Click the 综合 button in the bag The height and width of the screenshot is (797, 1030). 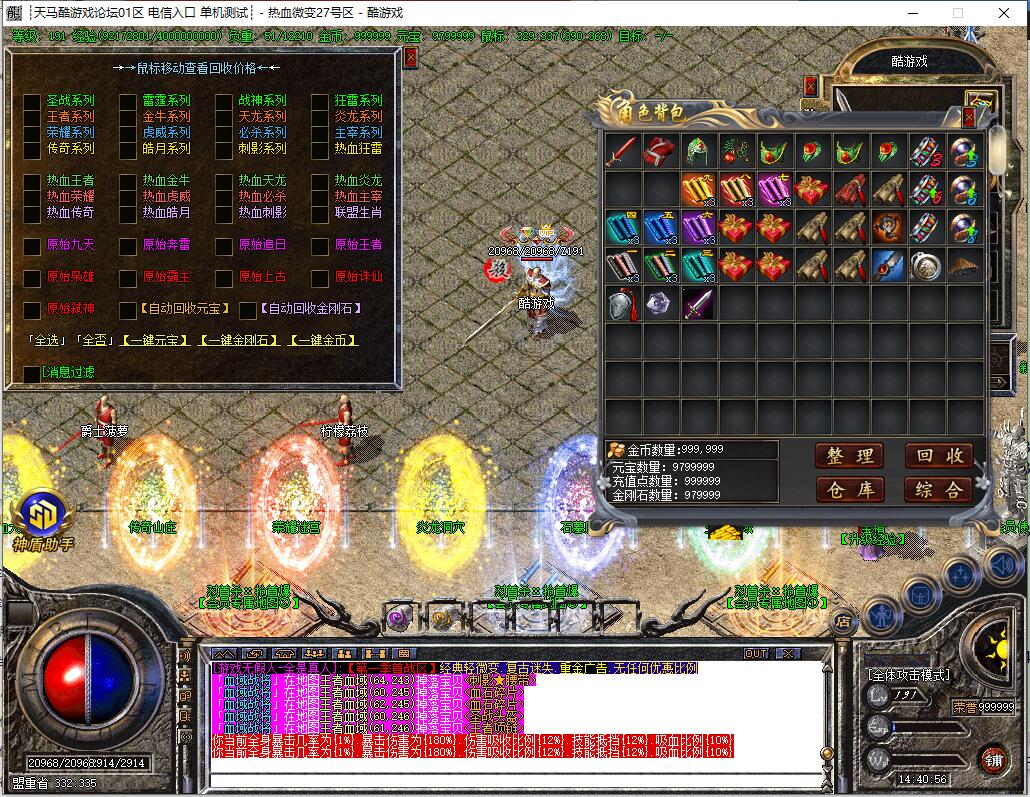(x=938, y=489)
